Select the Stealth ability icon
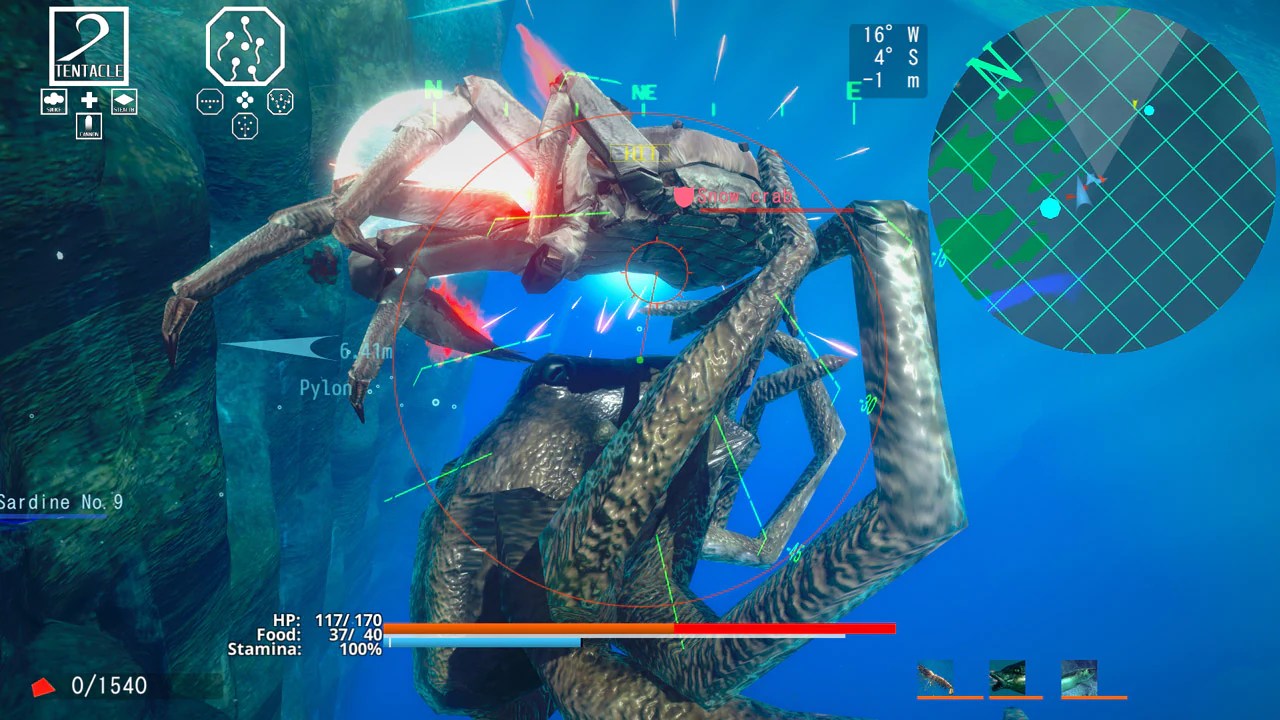The width and height of the screenshot is (1280, 720). (x=124, y=102)
